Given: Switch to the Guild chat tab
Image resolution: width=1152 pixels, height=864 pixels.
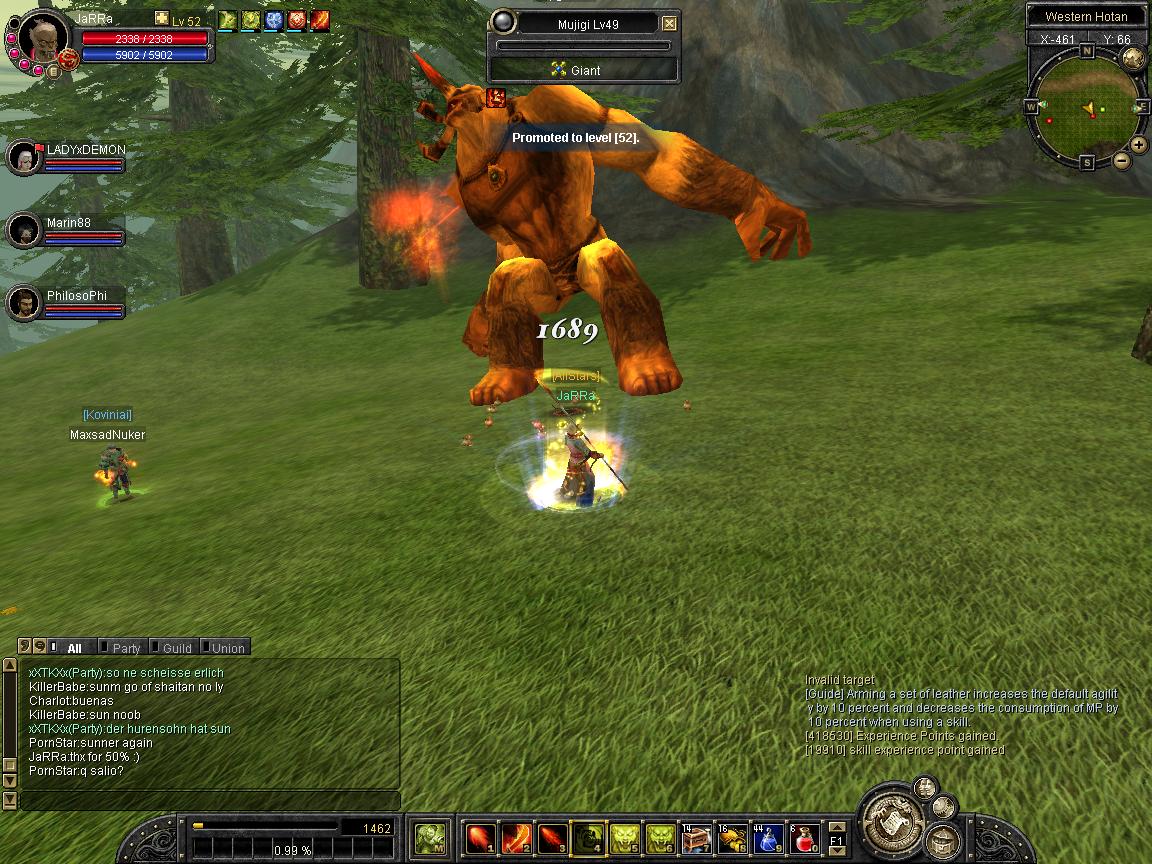Looking at the screenshot, I should pos(177,648).
